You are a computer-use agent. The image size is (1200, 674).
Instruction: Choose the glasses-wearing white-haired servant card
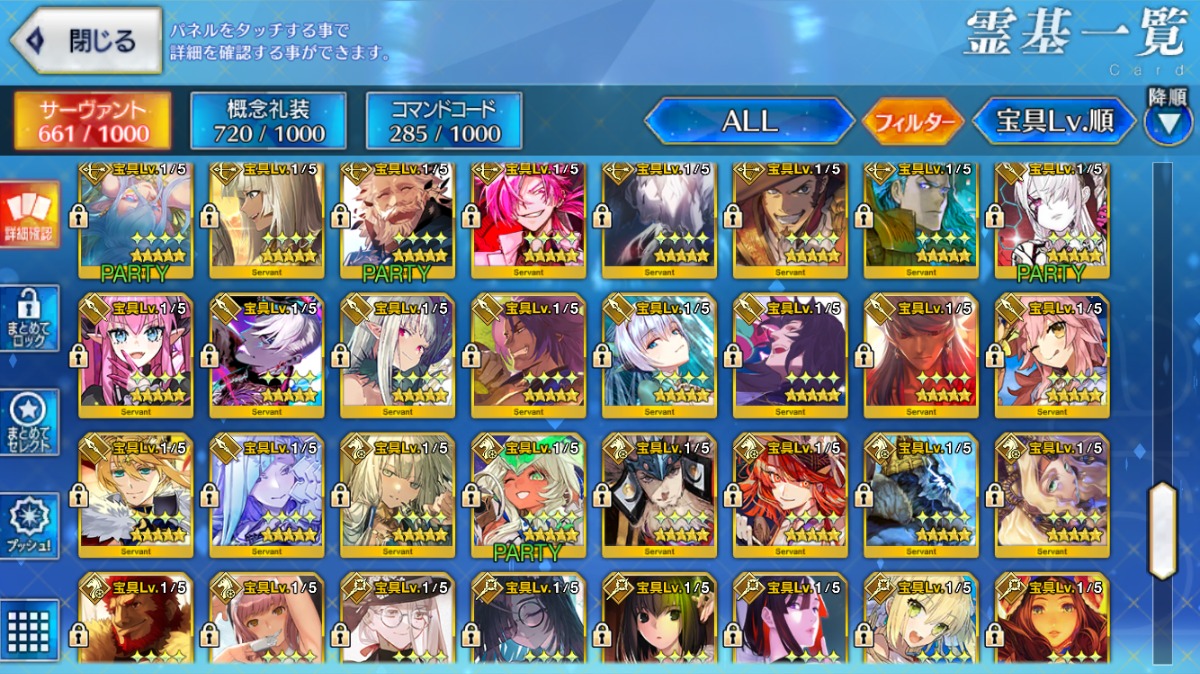click(397, 620)
